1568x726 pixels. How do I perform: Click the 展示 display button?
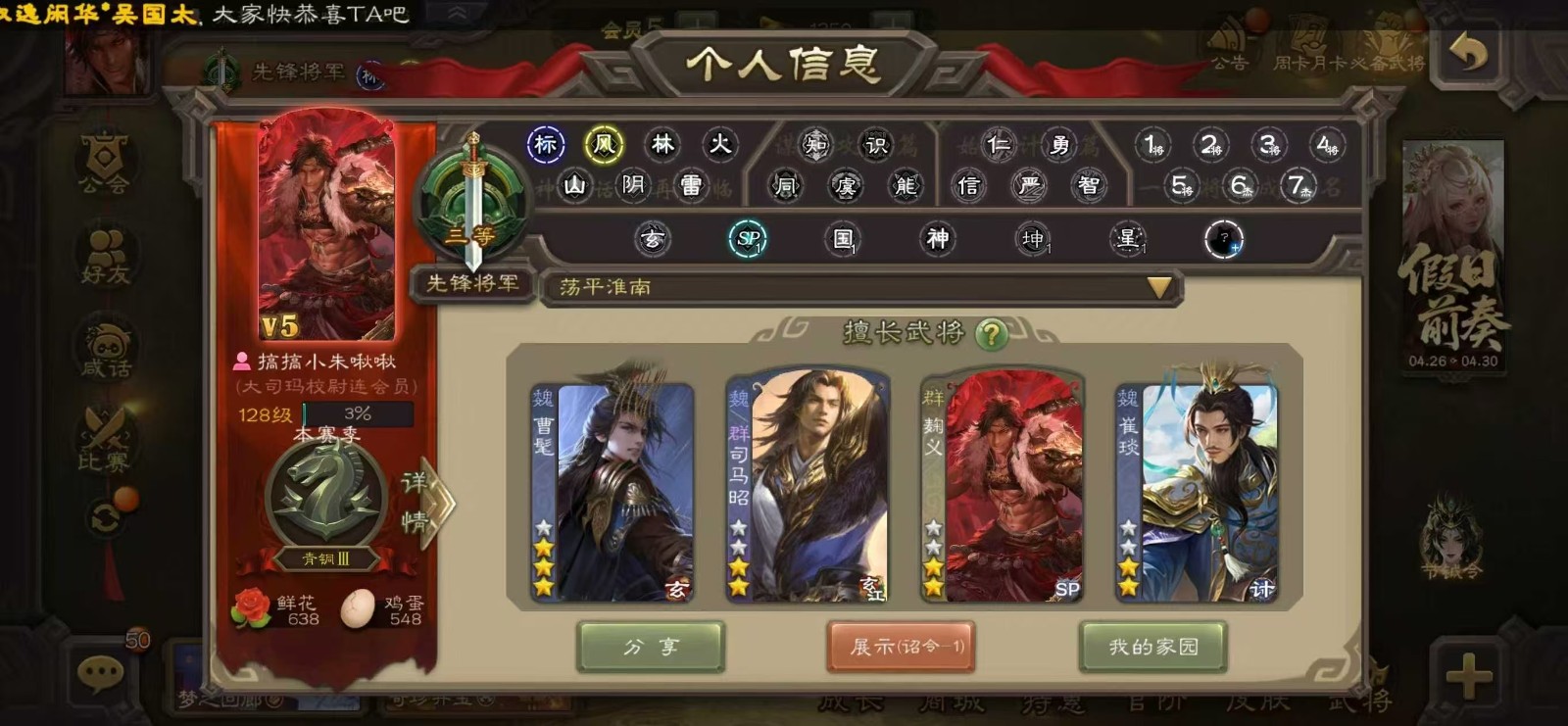coord(901,647)
